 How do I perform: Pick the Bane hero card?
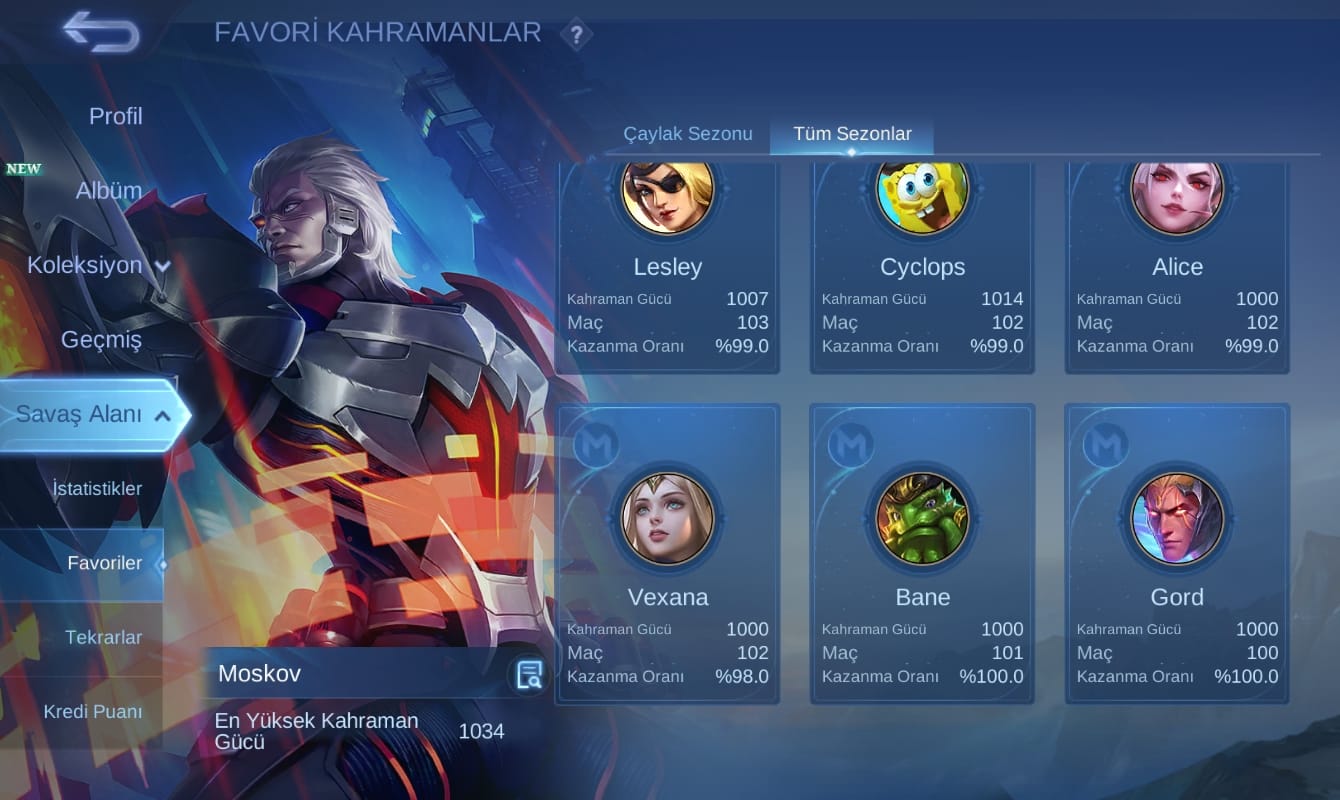[922, 553]
